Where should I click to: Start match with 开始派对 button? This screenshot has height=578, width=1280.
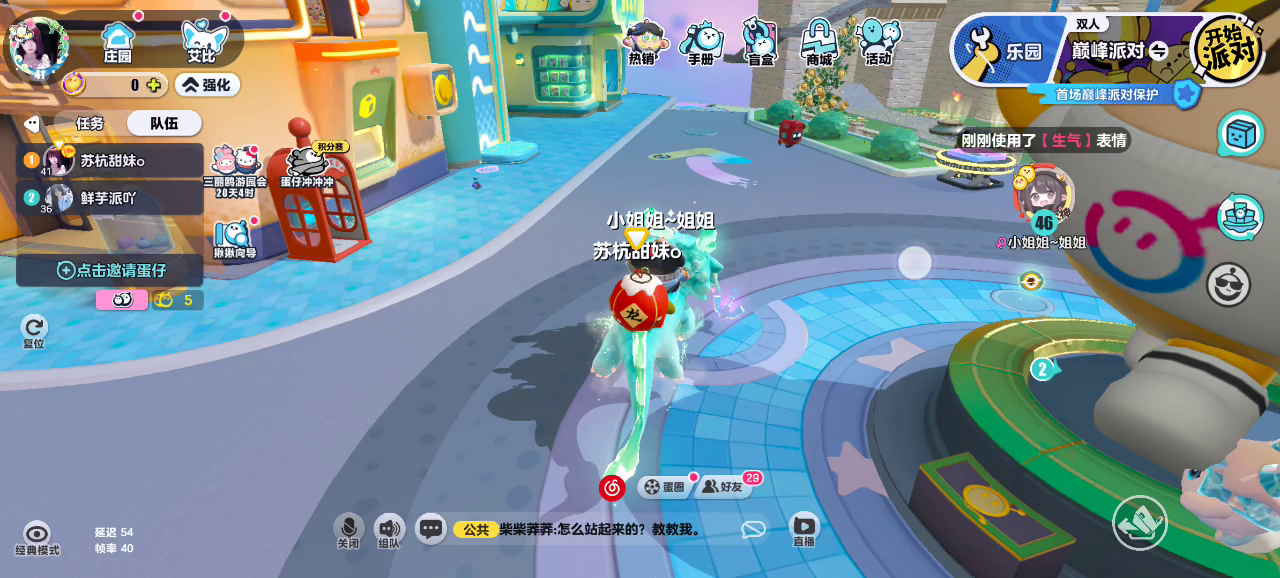tap(1228, 47)
